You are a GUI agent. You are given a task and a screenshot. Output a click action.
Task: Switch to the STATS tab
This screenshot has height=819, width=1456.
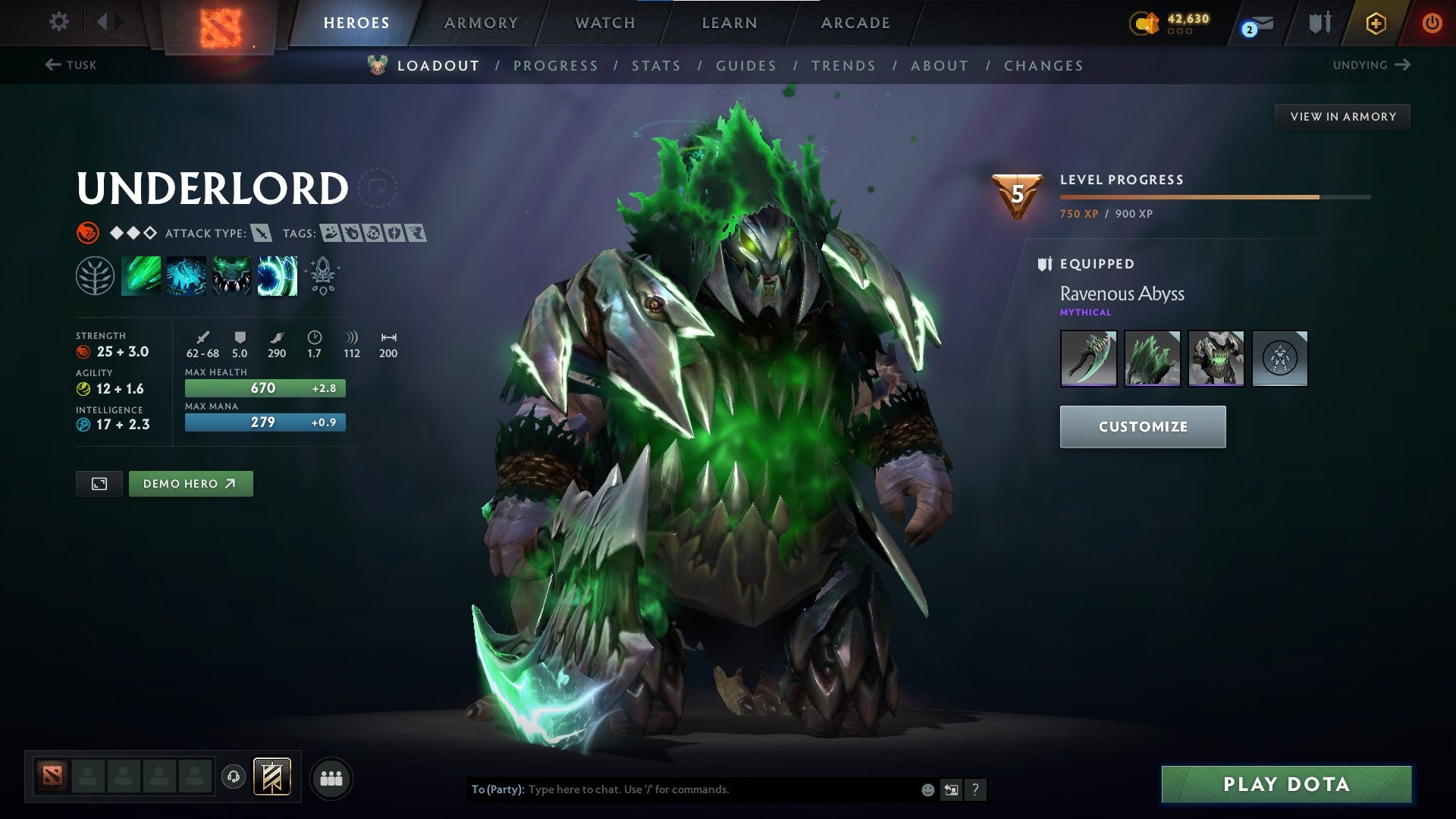click(657, 66)
